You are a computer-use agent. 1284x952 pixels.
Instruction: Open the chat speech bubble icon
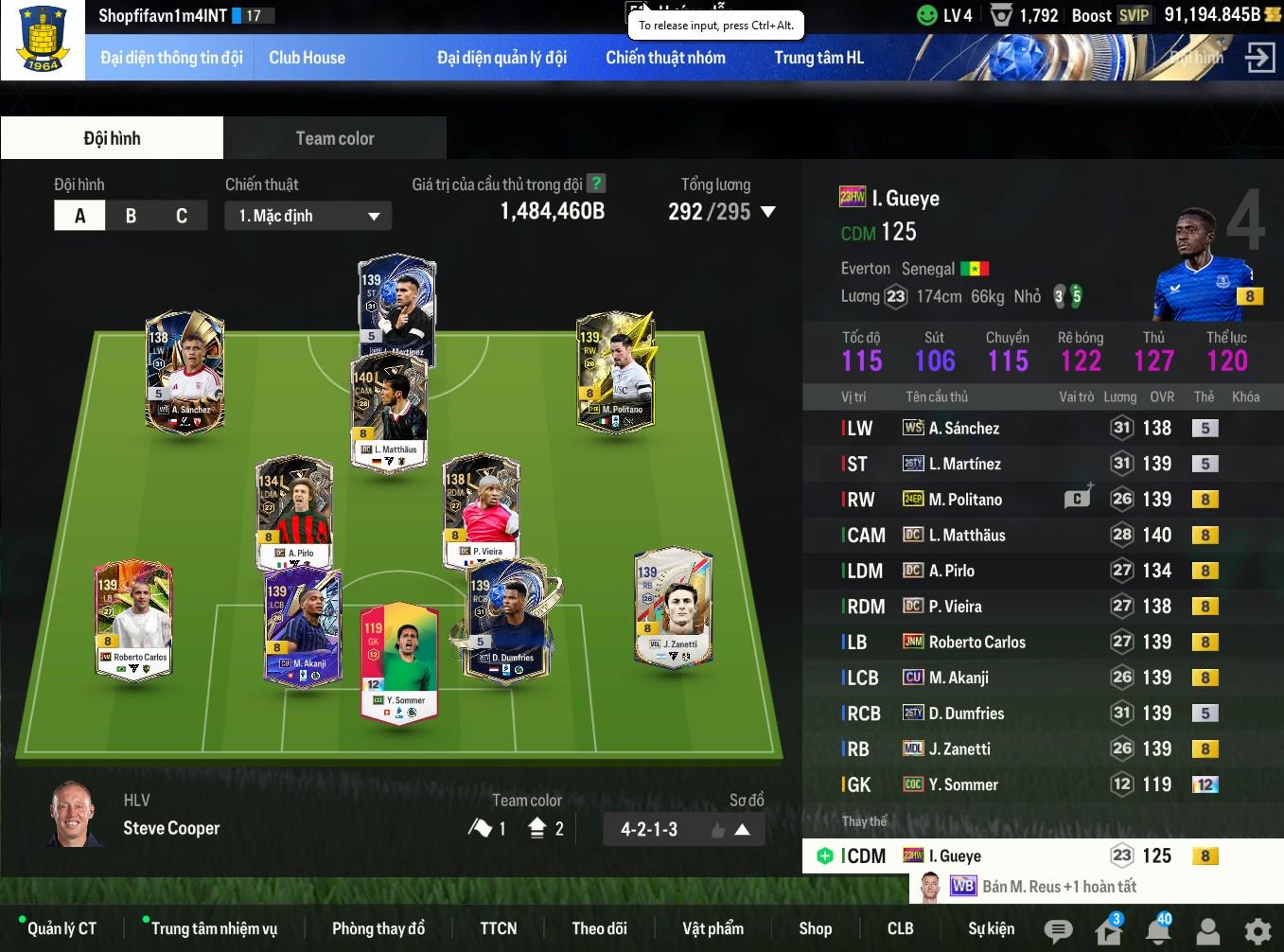click(1058, 931)
